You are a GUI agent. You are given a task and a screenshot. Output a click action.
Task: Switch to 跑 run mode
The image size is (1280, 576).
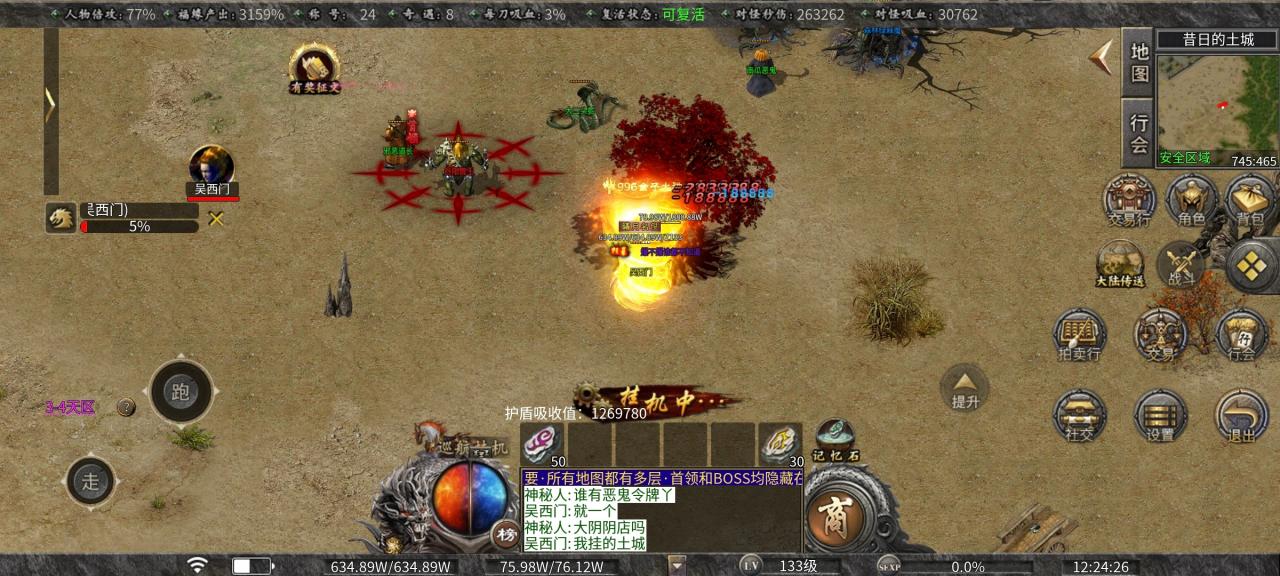[181, 392]
